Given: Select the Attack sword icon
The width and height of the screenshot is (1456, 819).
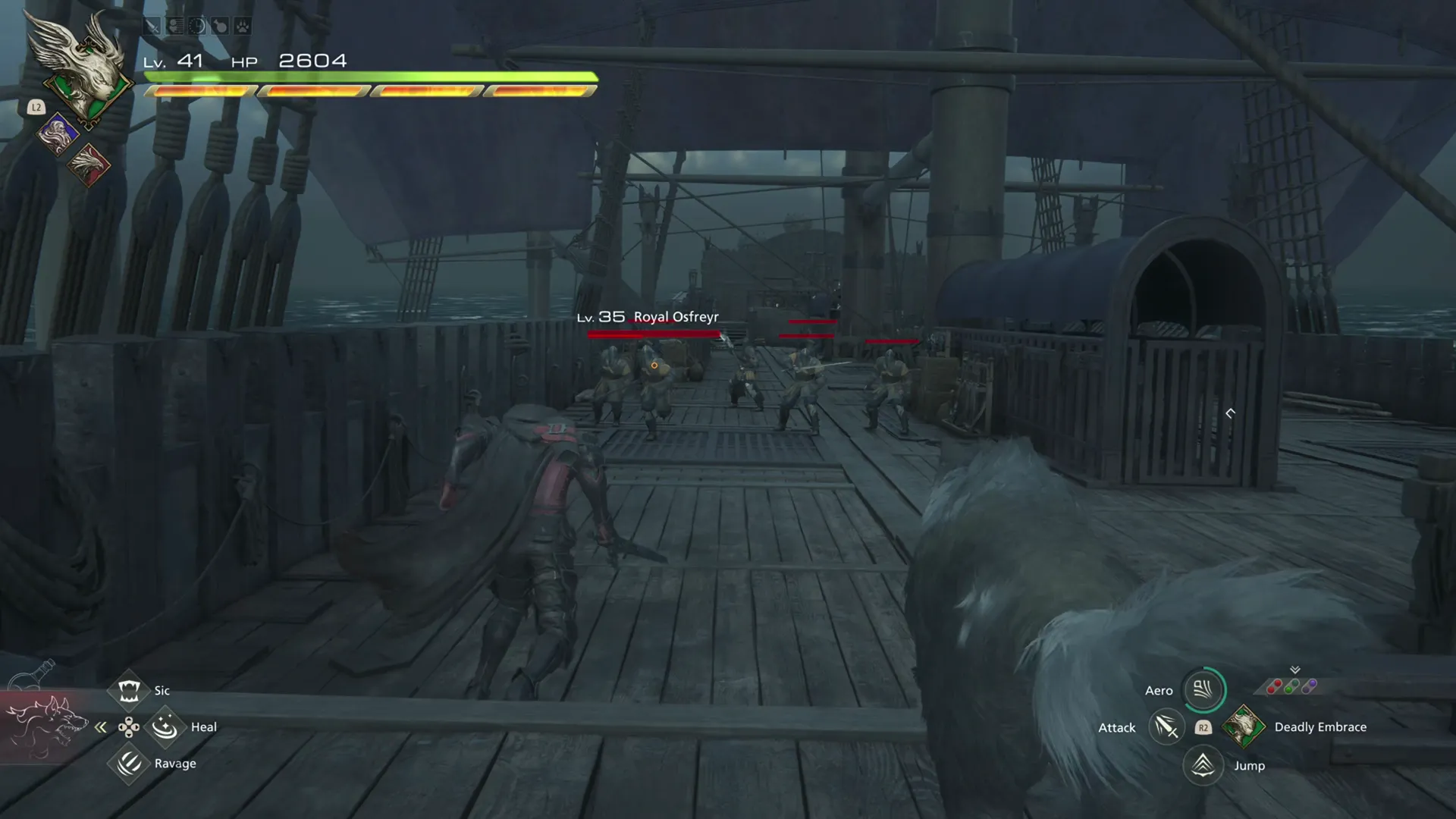Looking at the screenshot, I should (1166, 727).
